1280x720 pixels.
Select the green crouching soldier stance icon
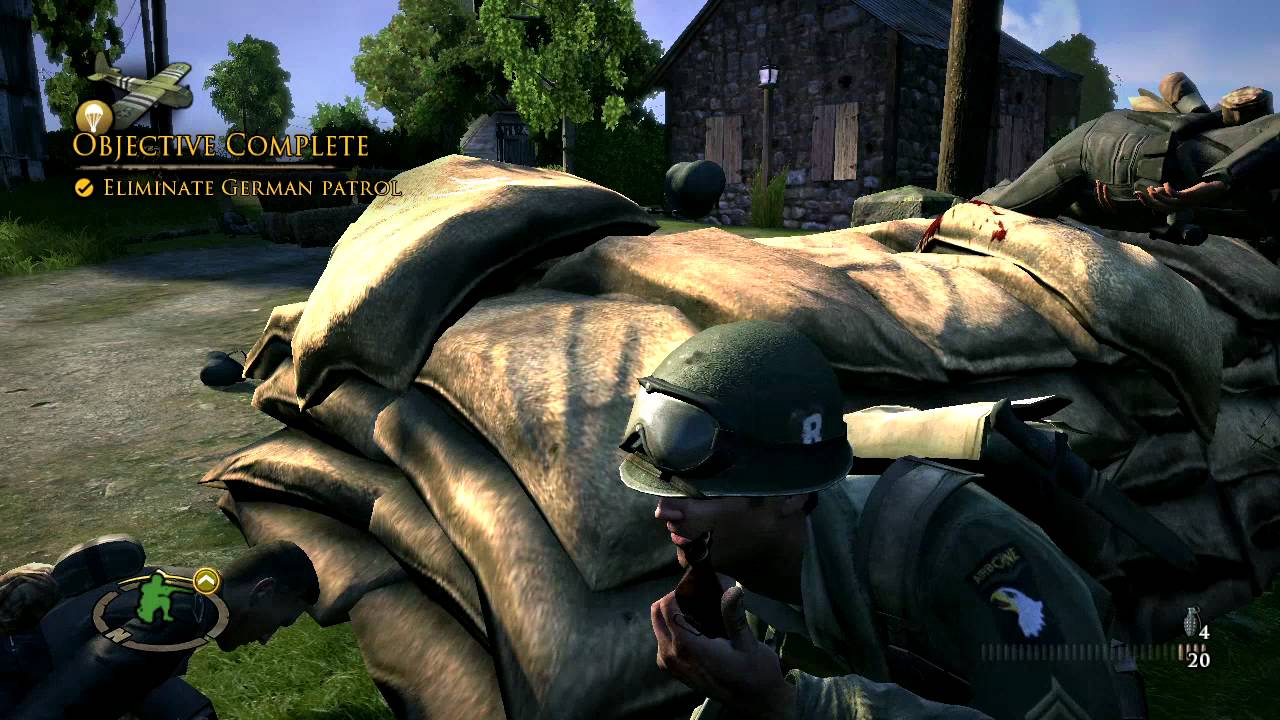pos(155,598)
